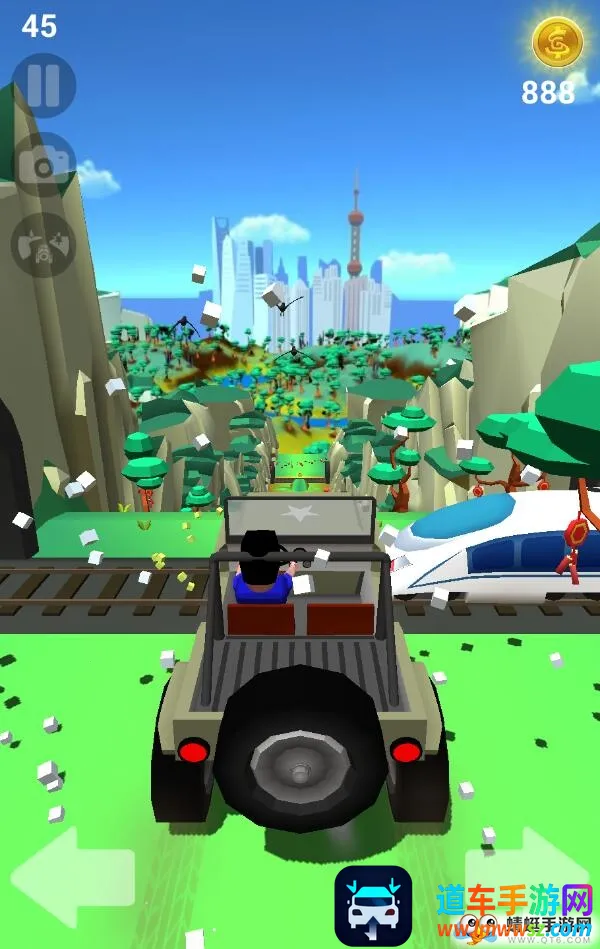Take a screenshot with the camera button

coord(44,165)
